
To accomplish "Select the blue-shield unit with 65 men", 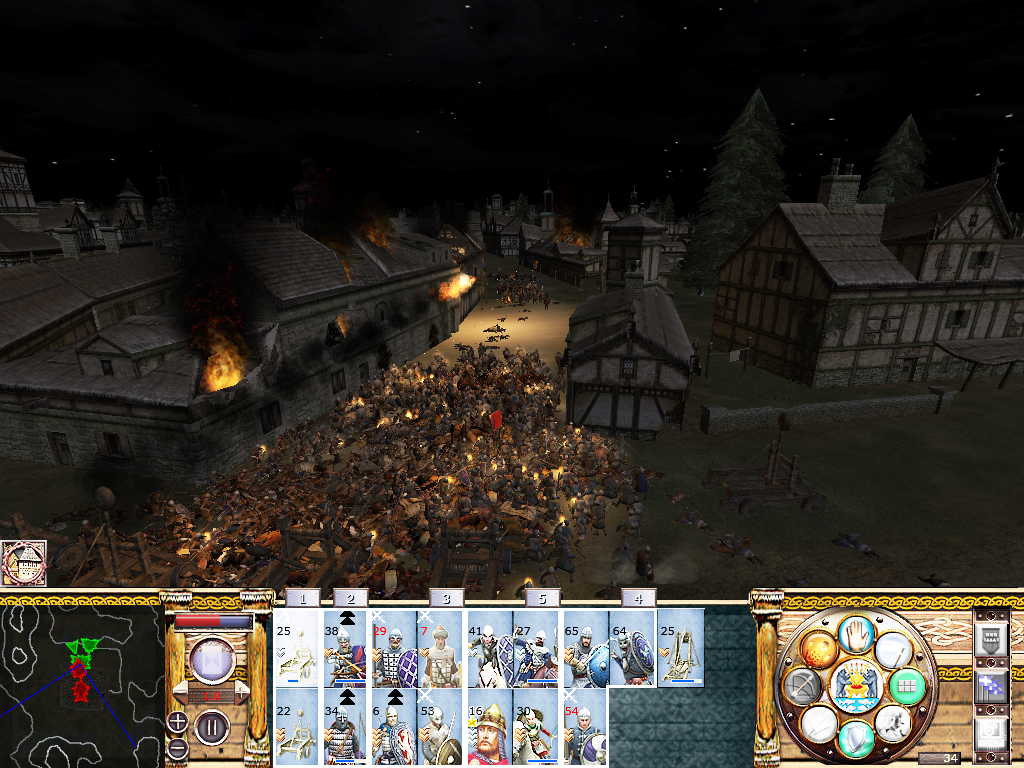I will pos(585,649).
